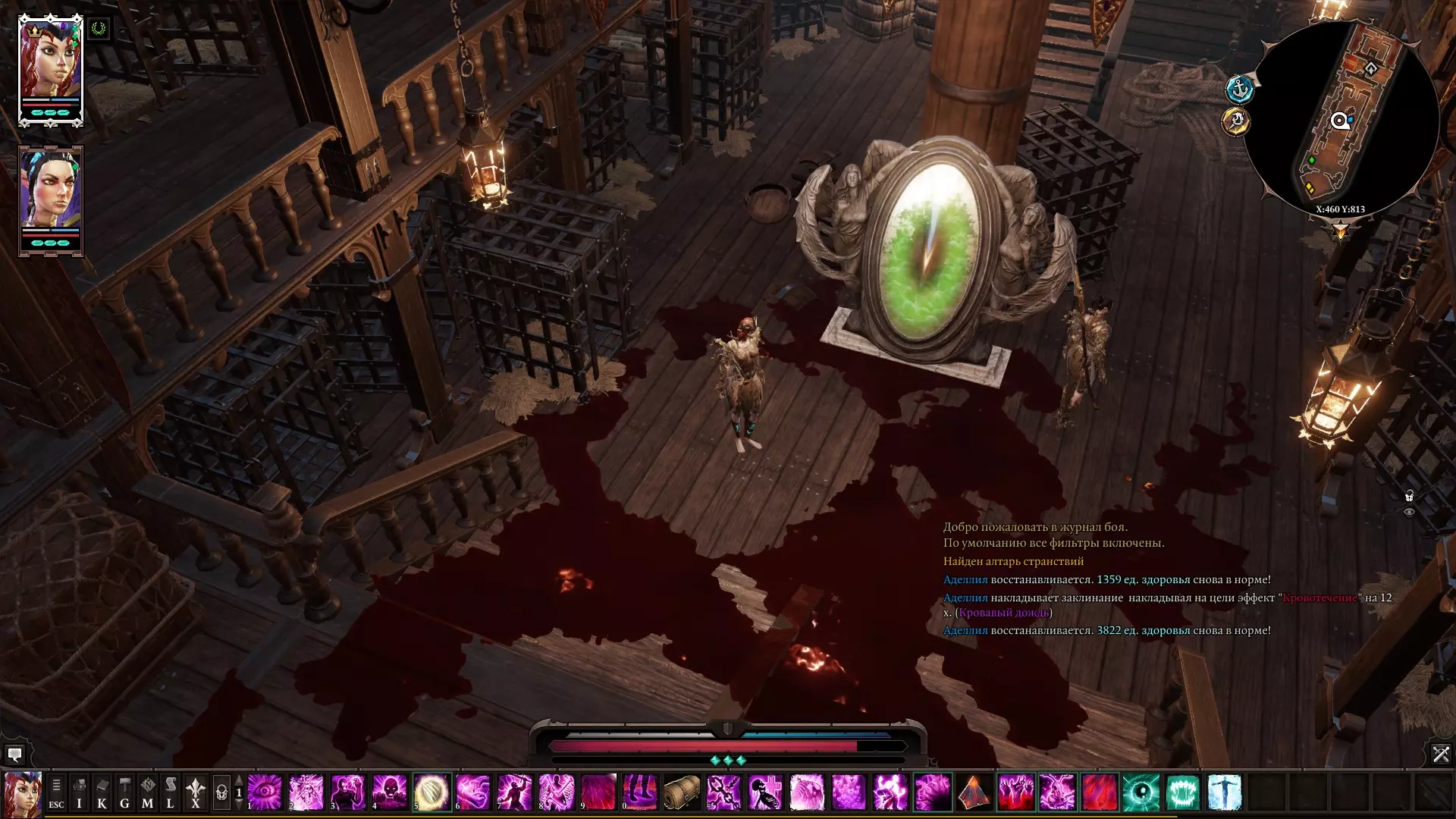Open the skills book K button
Screen dimensions: 1456x819
[x=102, y=793]
